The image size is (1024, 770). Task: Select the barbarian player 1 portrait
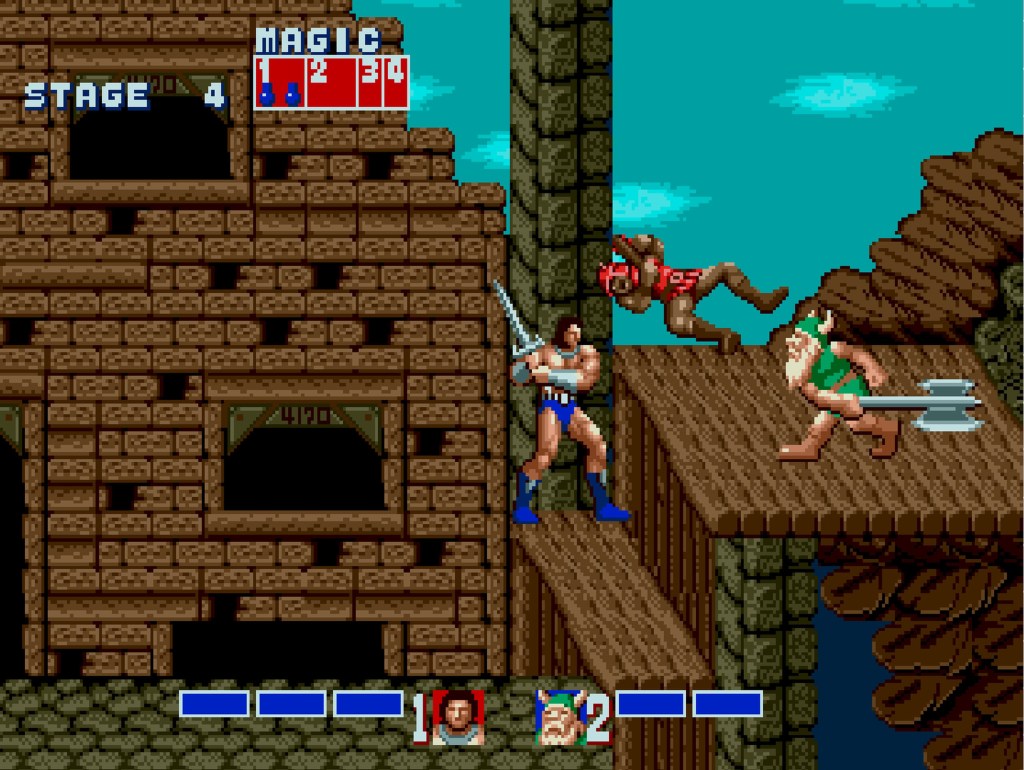click(x=458, y=717)
